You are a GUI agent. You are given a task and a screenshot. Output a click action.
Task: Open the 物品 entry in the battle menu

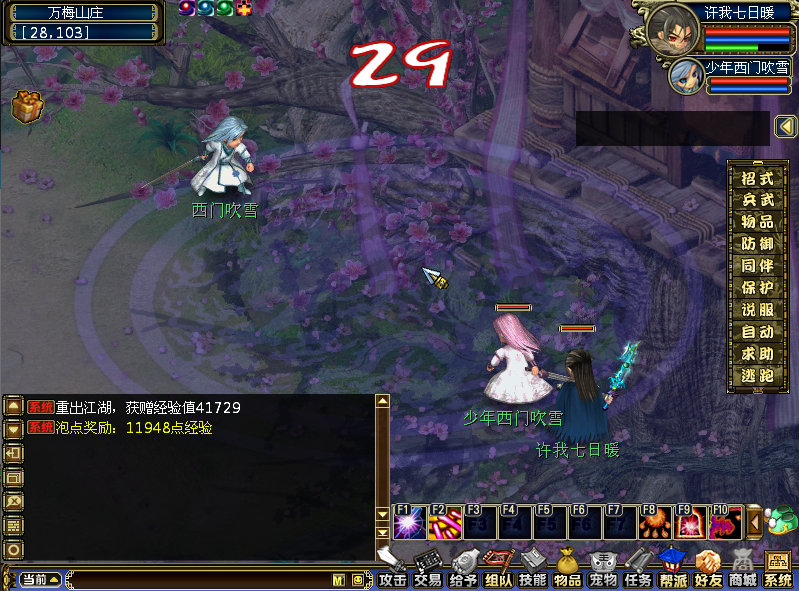click(x=757, y=222)
